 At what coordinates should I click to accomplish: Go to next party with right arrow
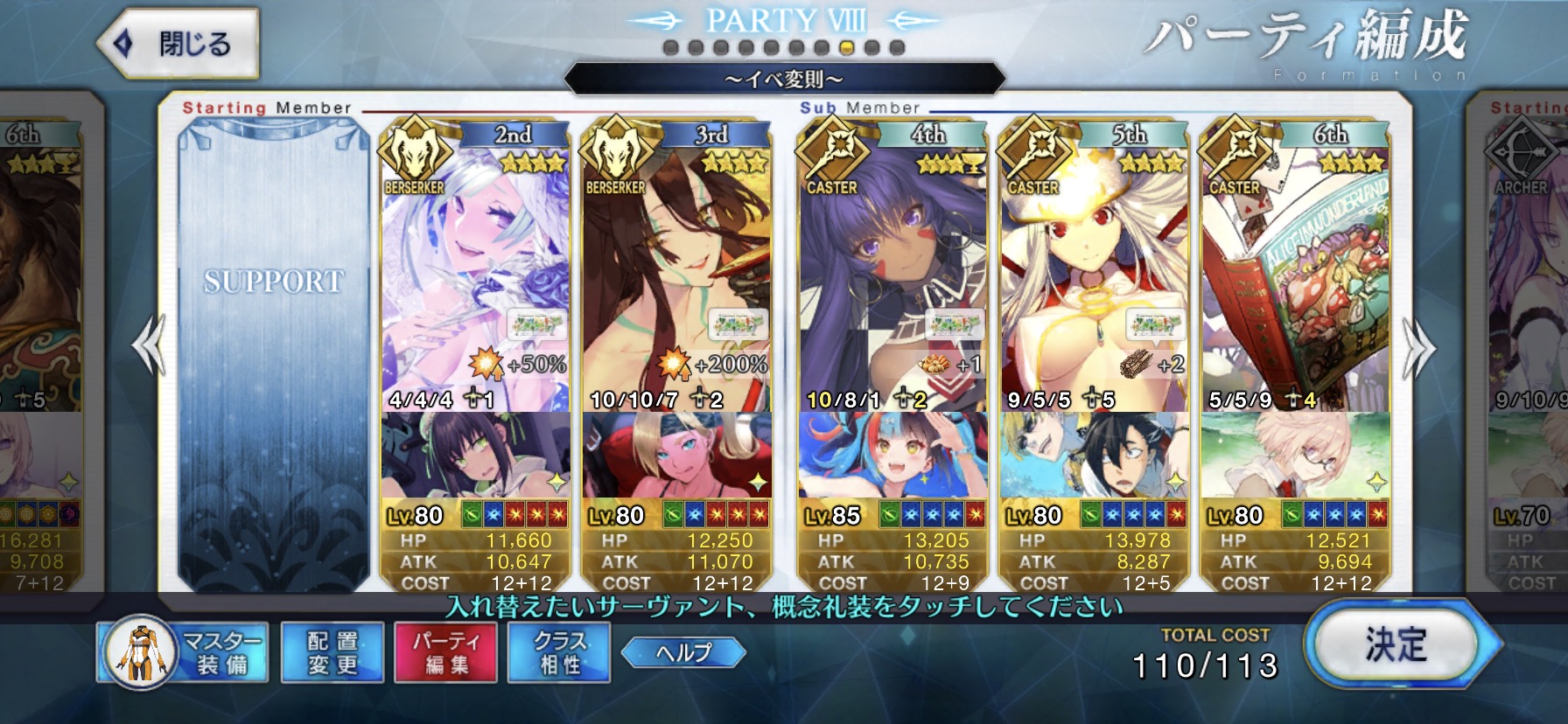click(x=1418, y=348)
